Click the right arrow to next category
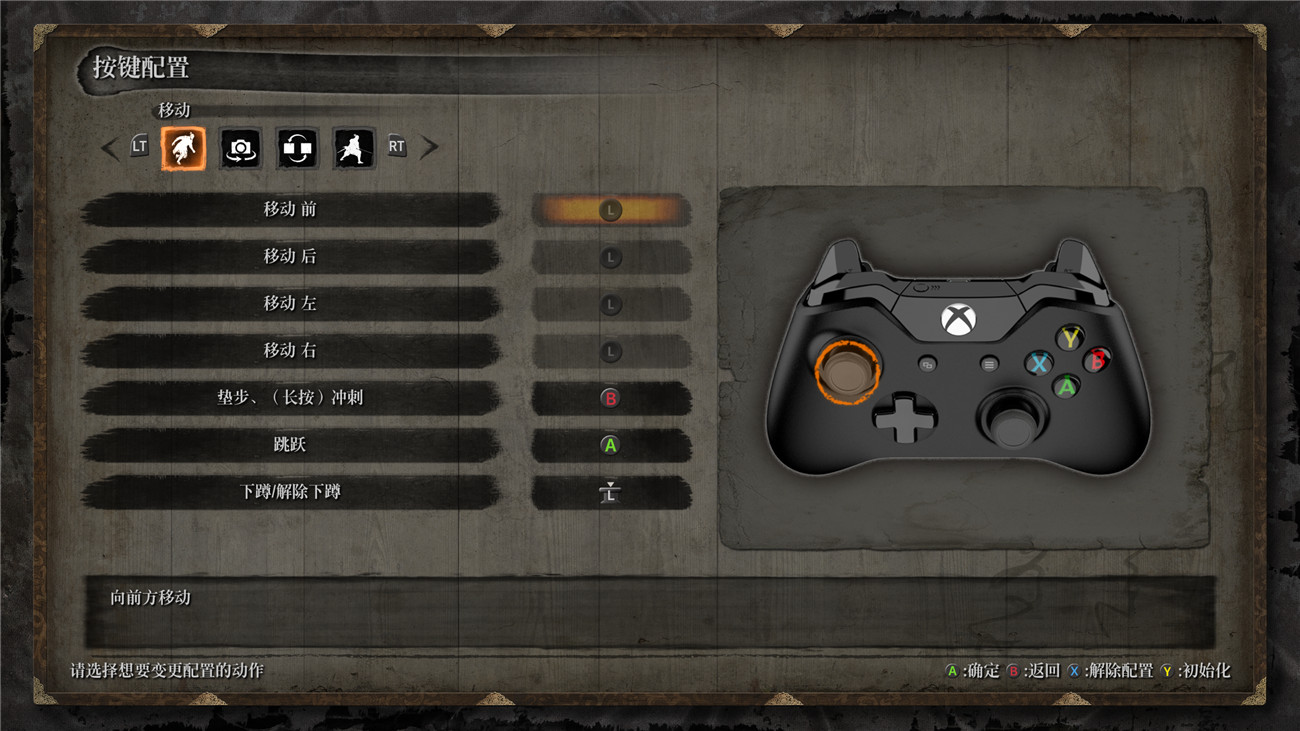This screenshot has height=731, width=1300. 429,148
